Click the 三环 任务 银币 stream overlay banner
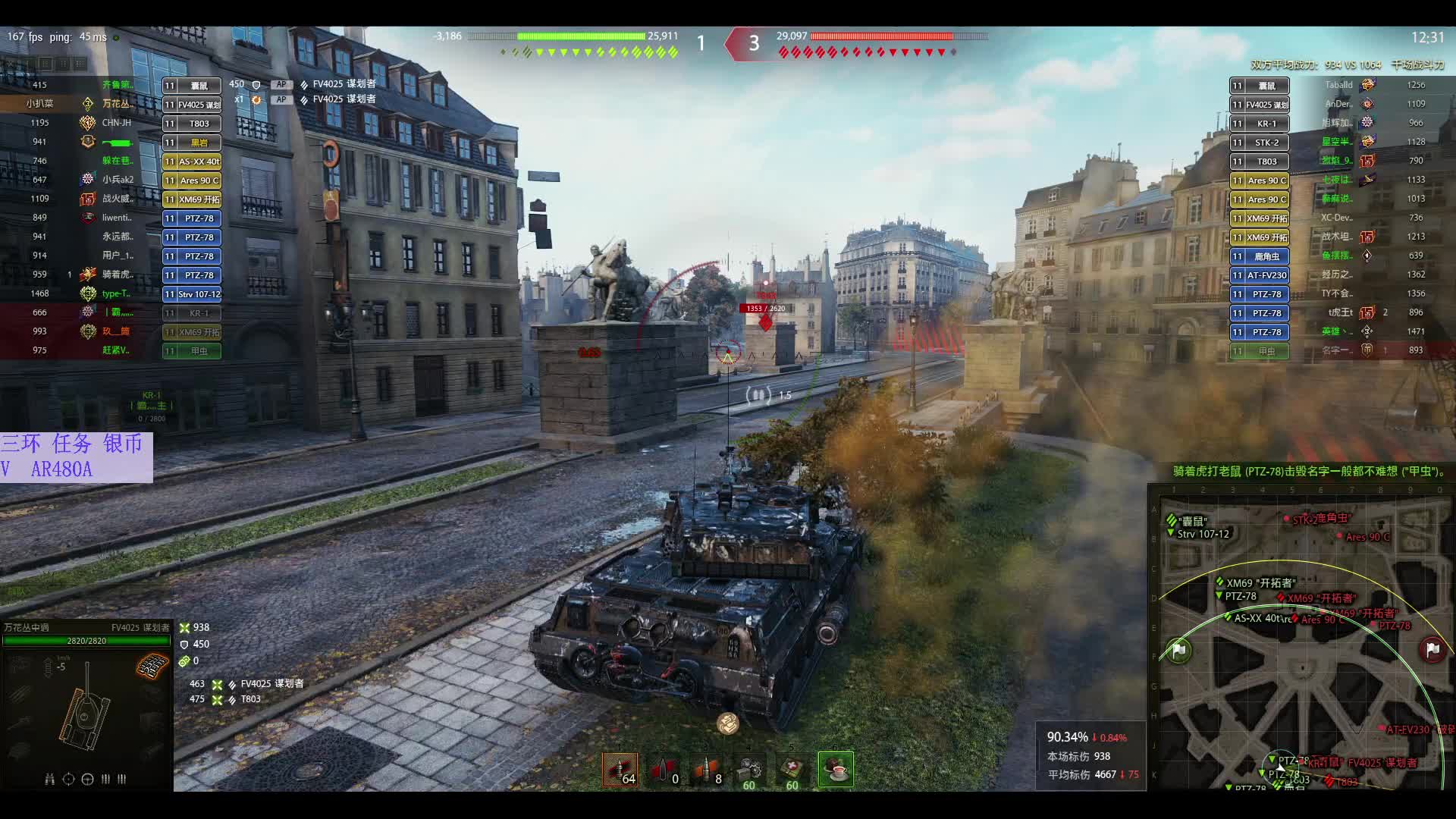 76,457
